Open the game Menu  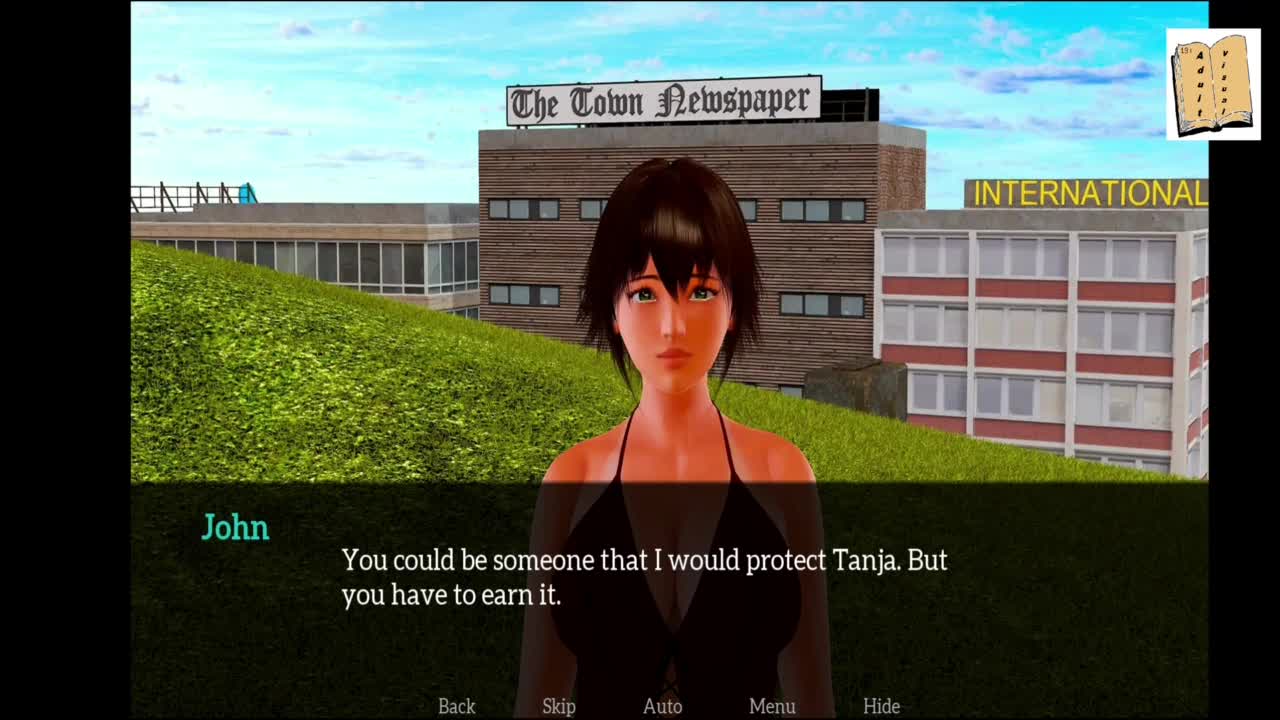(772, 706)
